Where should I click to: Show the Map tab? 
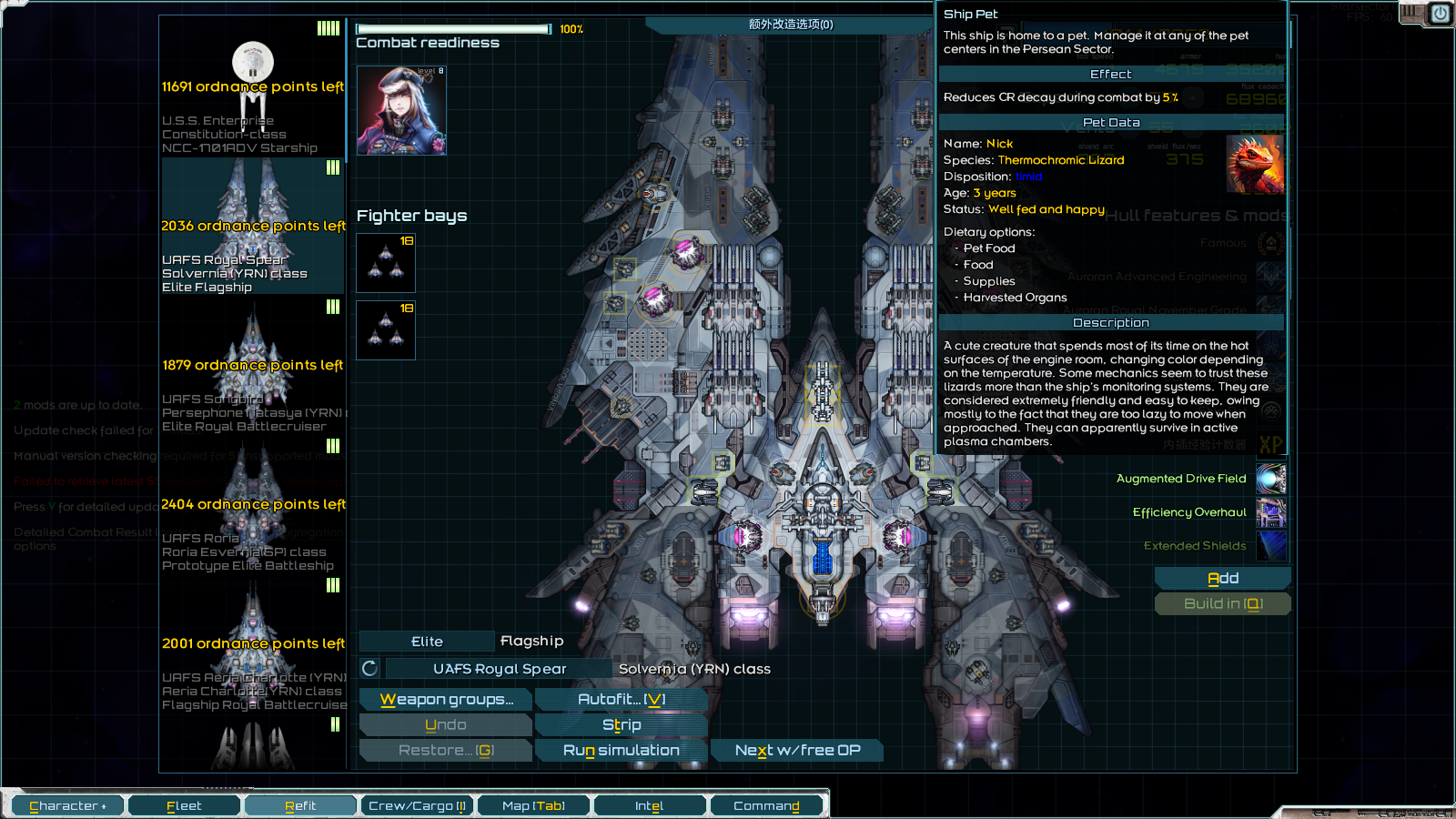tap(533, 805)
